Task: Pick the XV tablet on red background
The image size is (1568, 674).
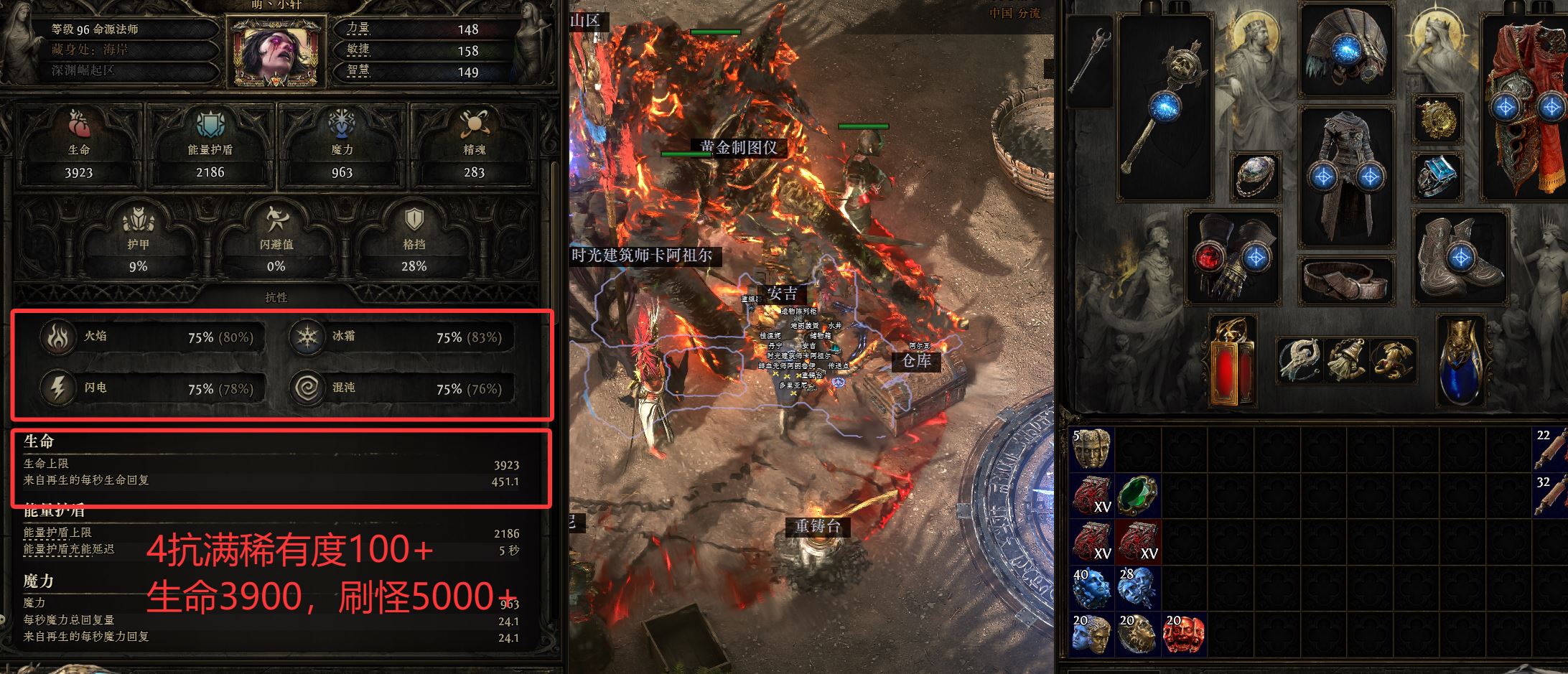Action: click(x=1138, y=542)
